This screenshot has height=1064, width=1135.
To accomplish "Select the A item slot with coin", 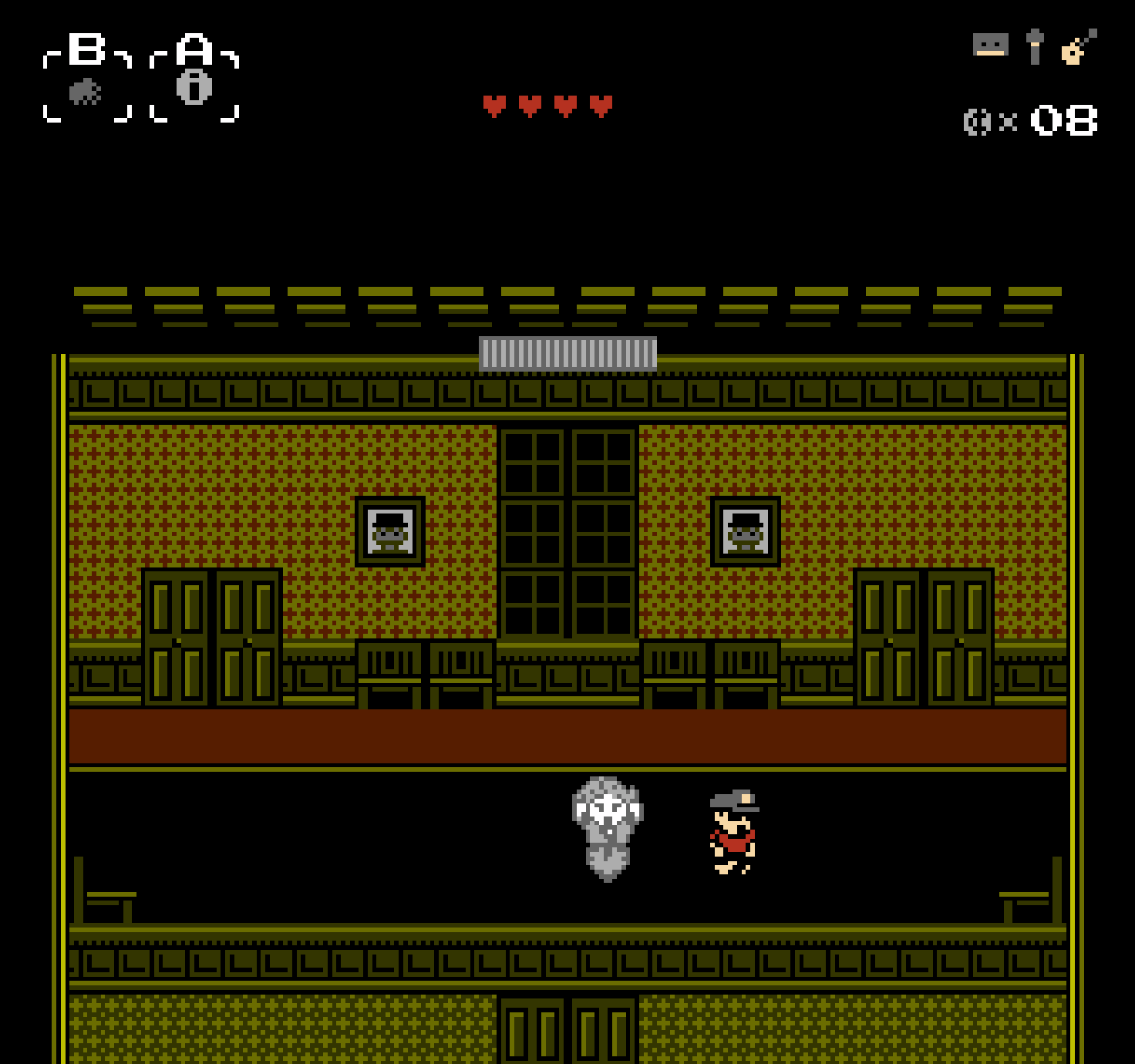I will click(x=194, y=86).
